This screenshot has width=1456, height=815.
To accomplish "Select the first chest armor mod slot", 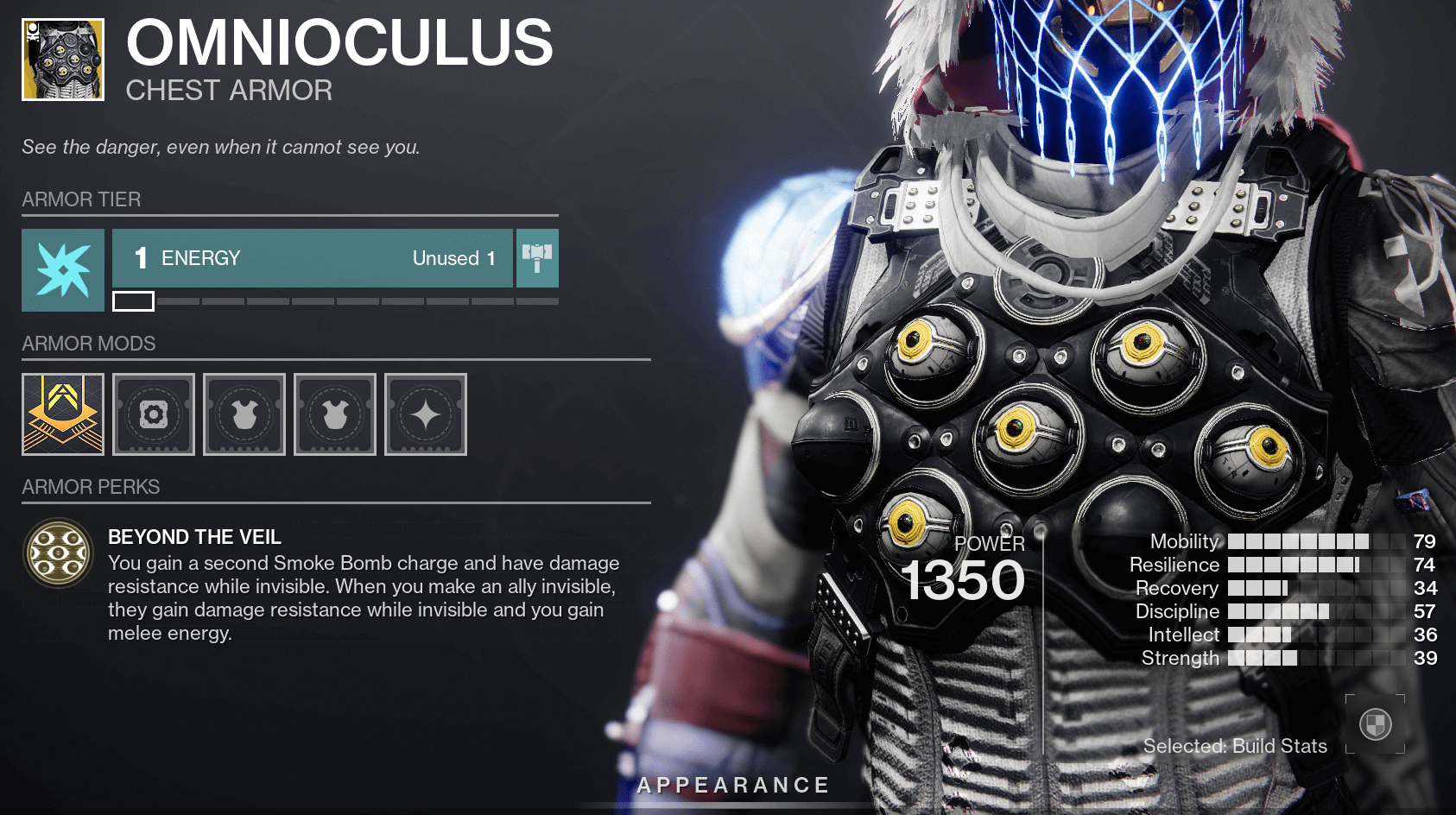I will tap(244, 414).
